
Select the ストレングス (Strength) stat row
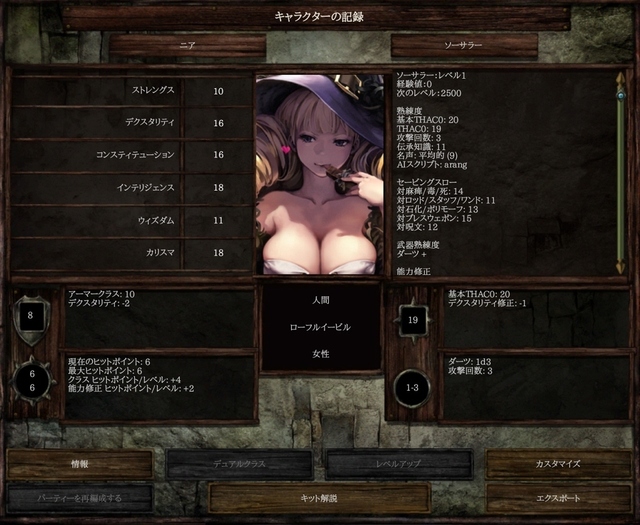click(130, 91)
